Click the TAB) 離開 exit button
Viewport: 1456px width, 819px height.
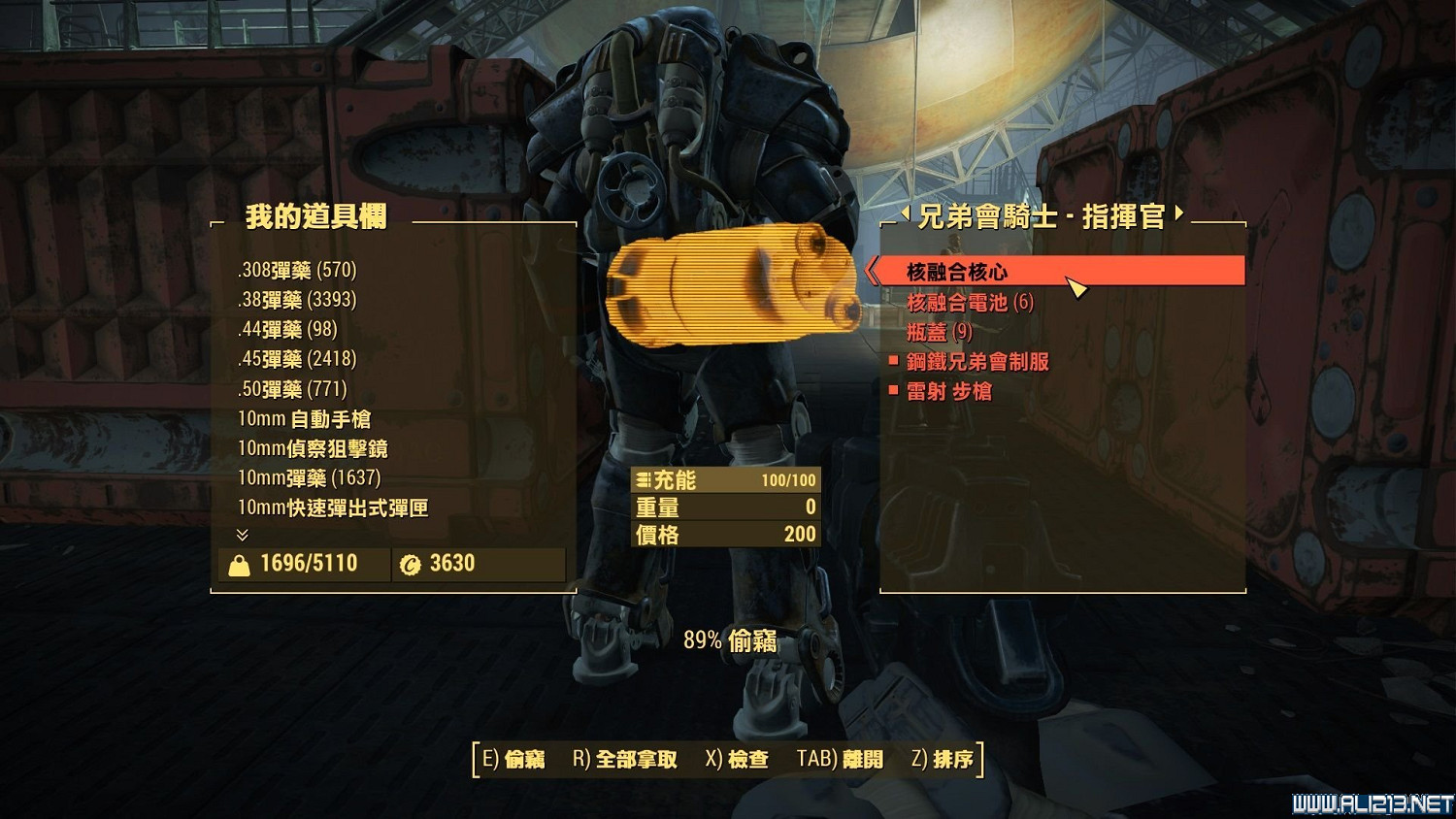coord(841,760)
